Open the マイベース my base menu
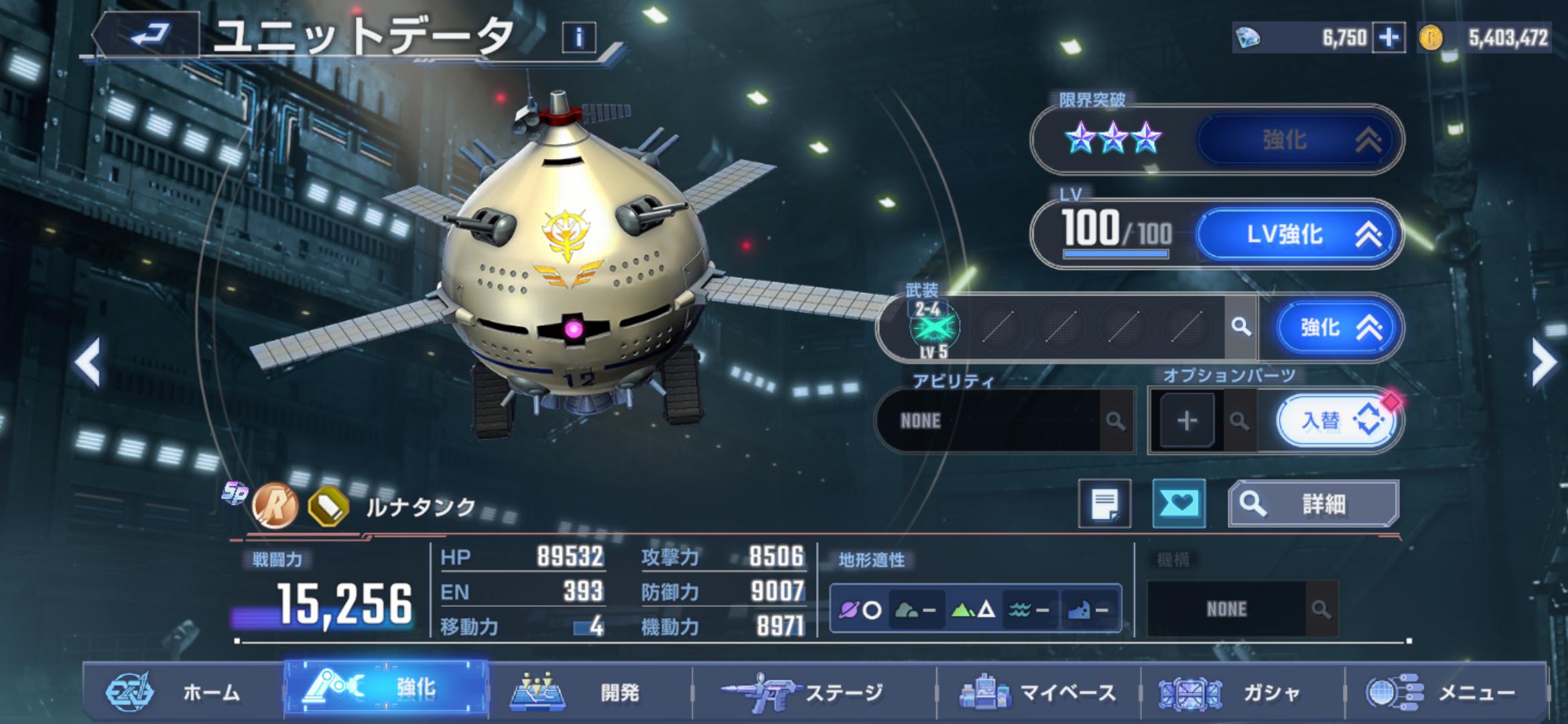 coord(1039,692)
